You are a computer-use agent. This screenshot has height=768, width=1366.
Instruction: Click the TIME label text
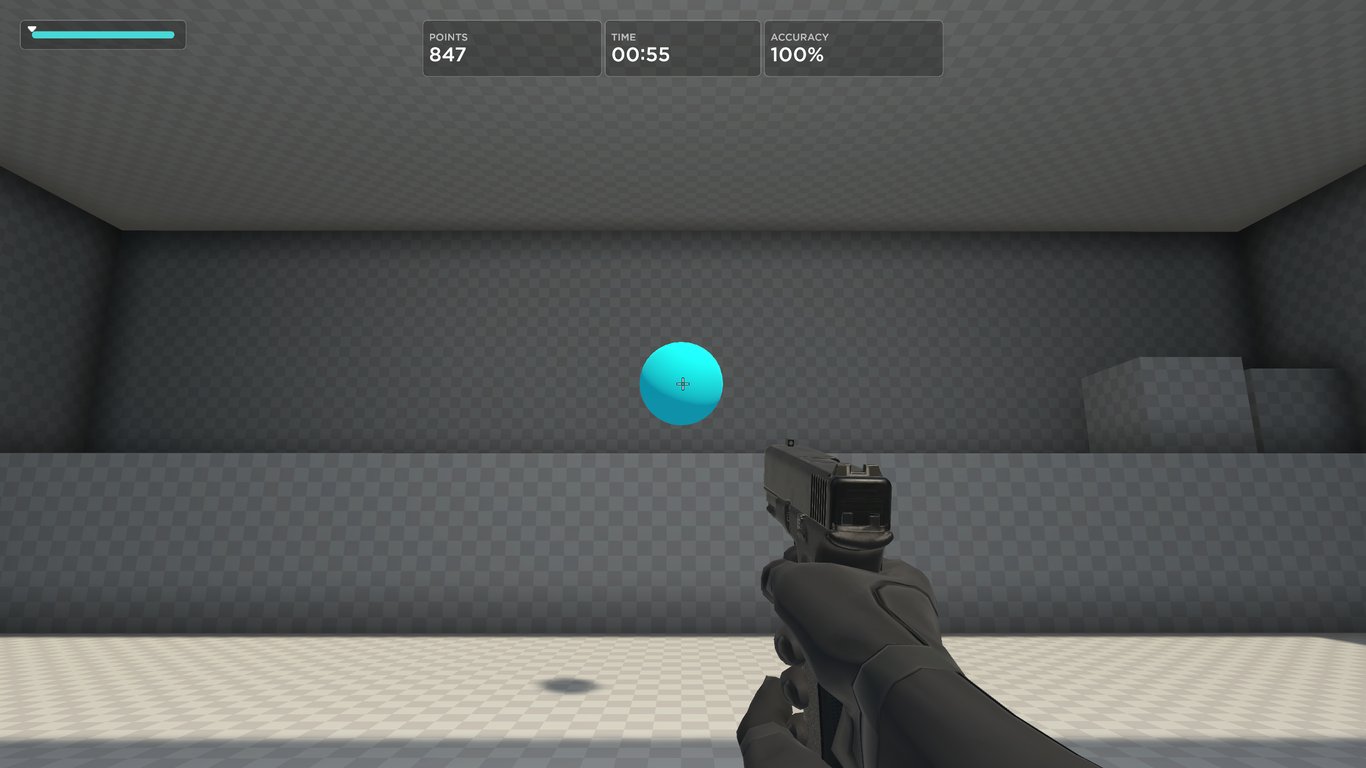pyautogui.click(x=622, y=37)
